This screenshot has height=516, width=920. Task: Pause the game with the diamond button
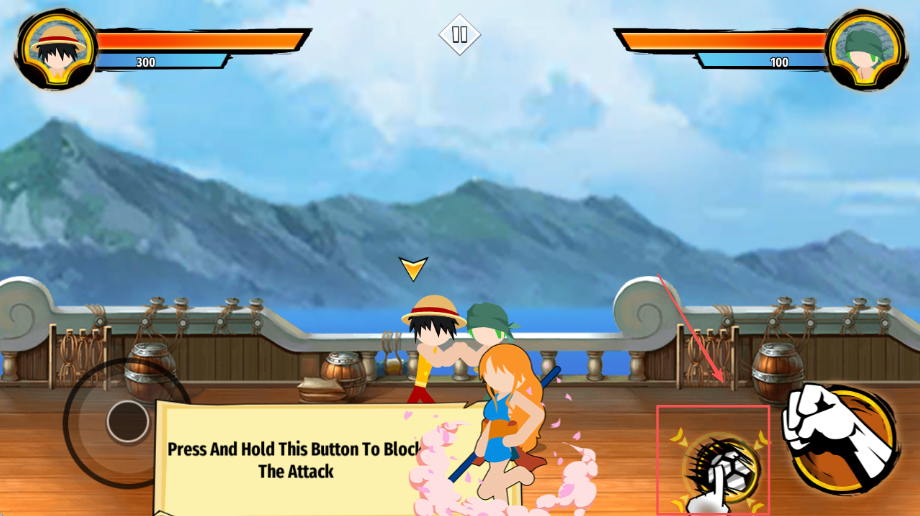(460, 35)
